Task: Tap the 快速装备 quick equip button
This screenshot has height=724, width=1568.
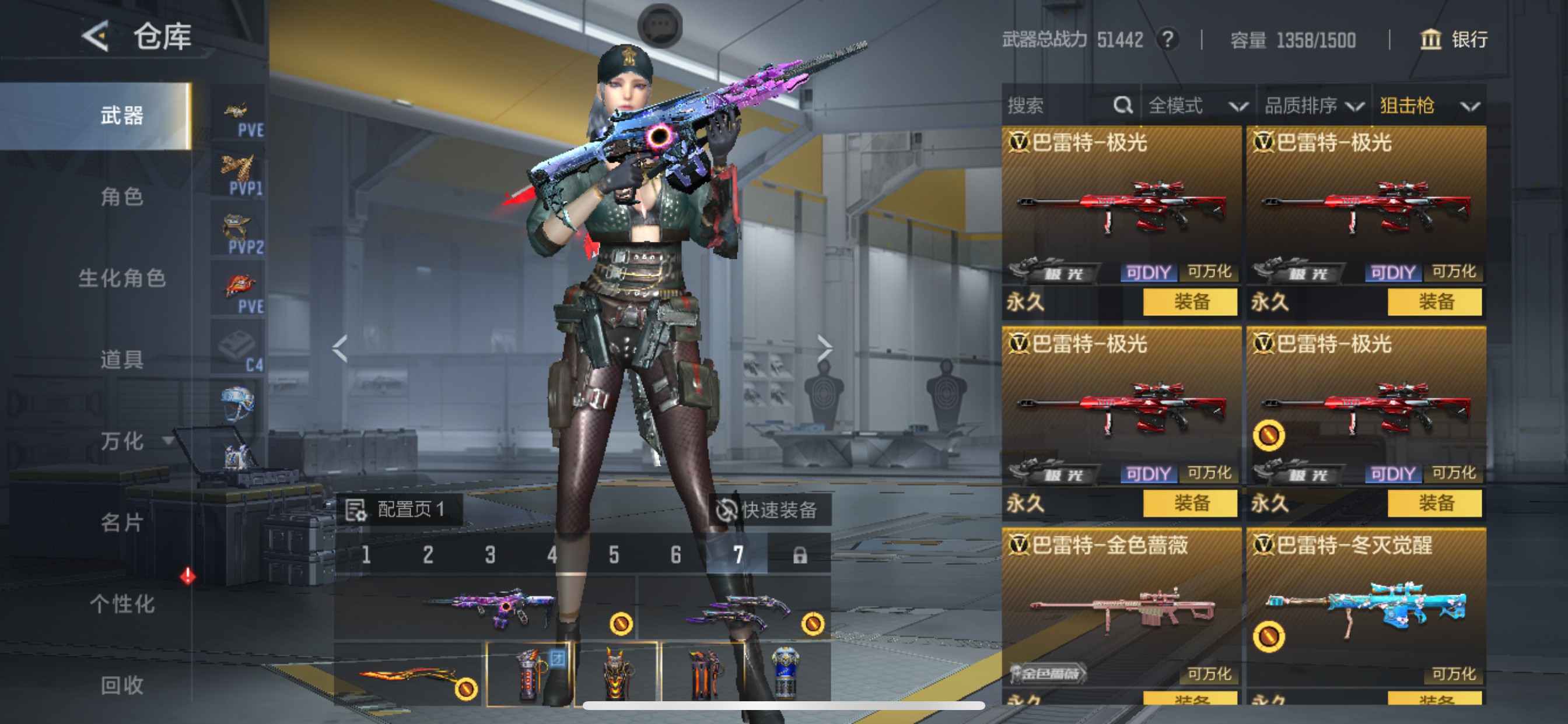Action: tap(767, 510)
